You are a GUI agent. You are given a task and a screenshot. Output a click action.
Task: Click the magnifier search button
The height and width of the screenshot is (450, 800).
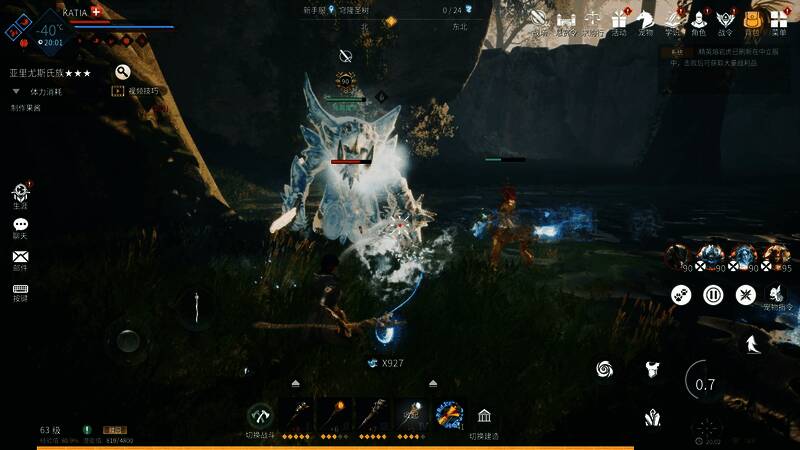tap(122, 72)
